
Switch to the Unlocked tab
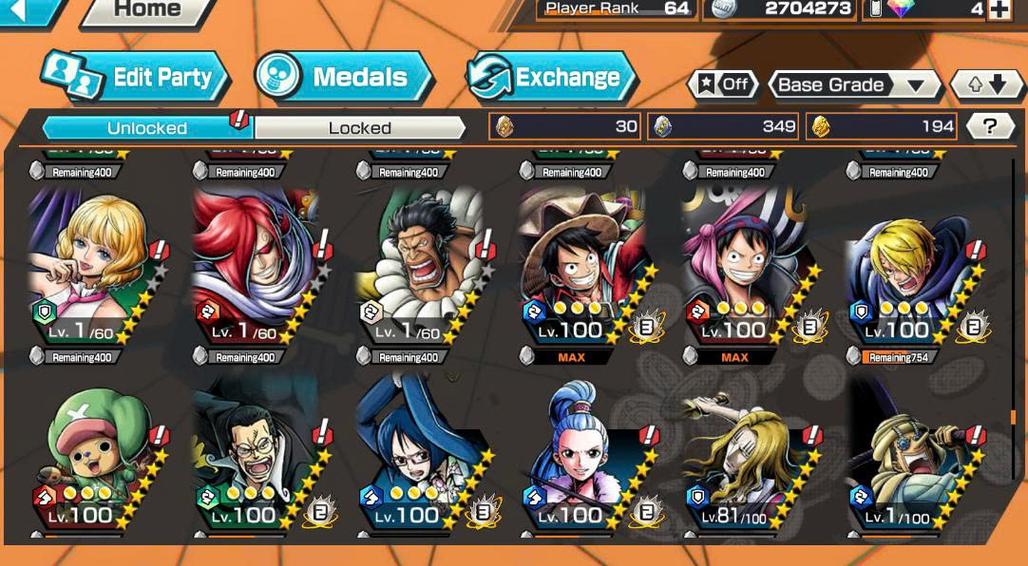click(147, 128)
